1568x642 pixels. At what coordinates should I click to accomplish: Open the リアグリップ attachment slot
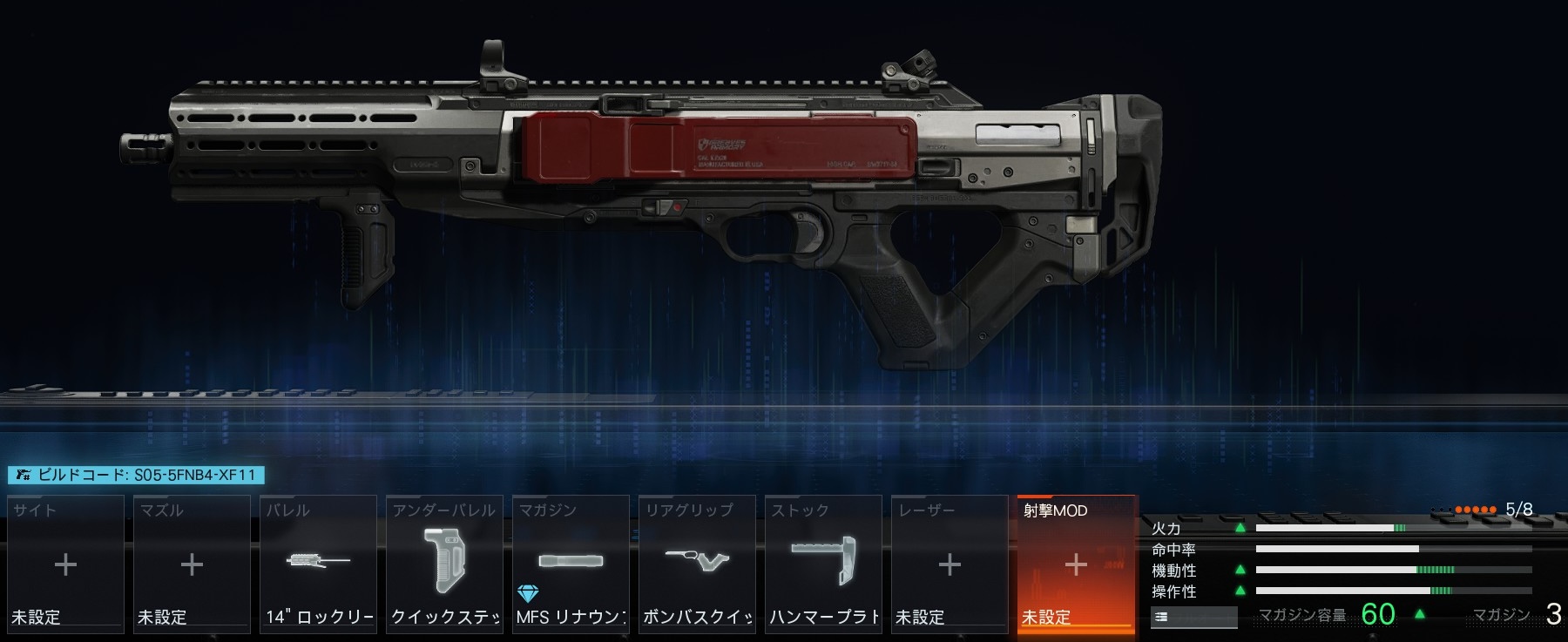(x=697, y=563)
